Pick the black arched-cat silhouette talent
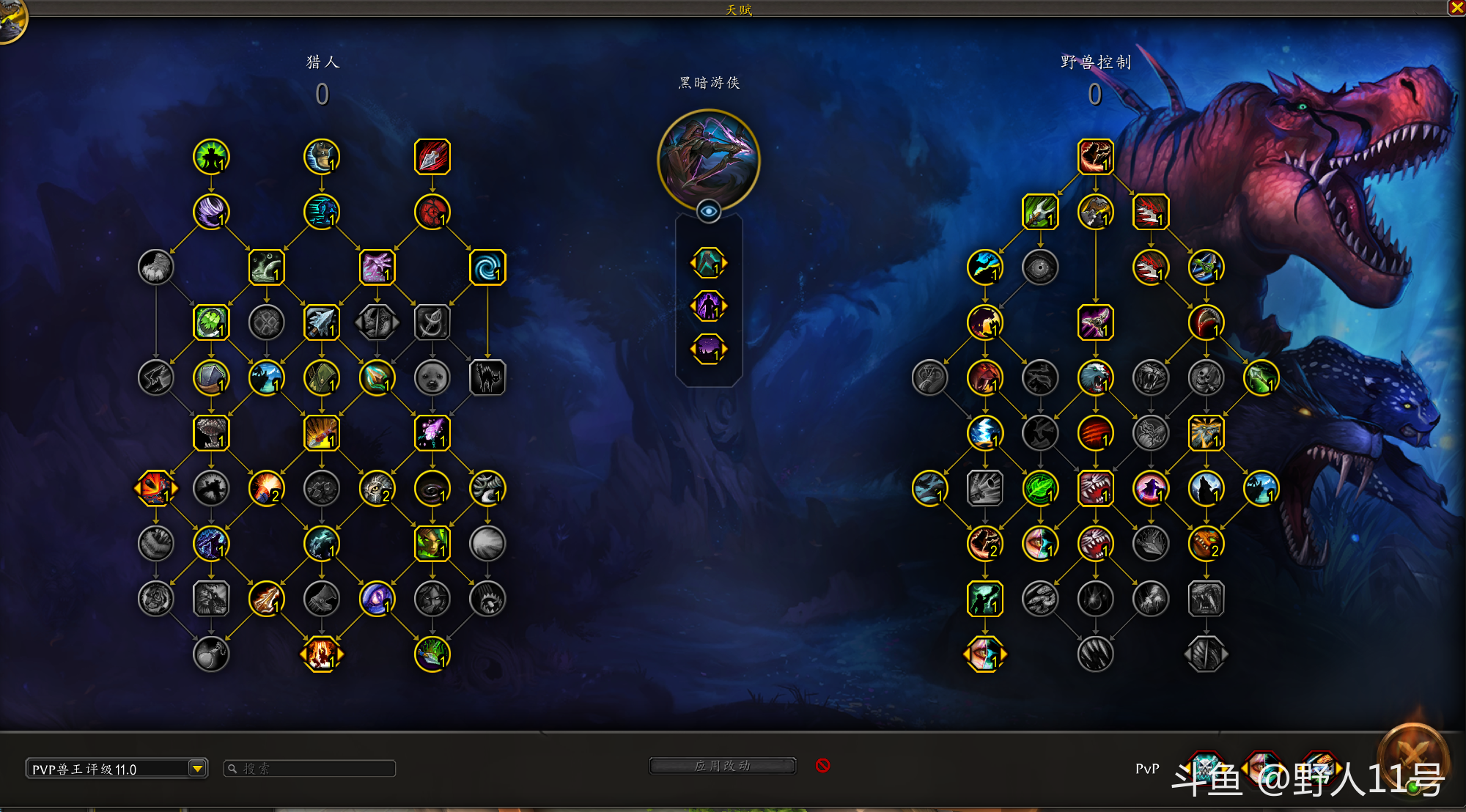The width and height of the screenshot is (1466, 812). [x=487, y=378]
